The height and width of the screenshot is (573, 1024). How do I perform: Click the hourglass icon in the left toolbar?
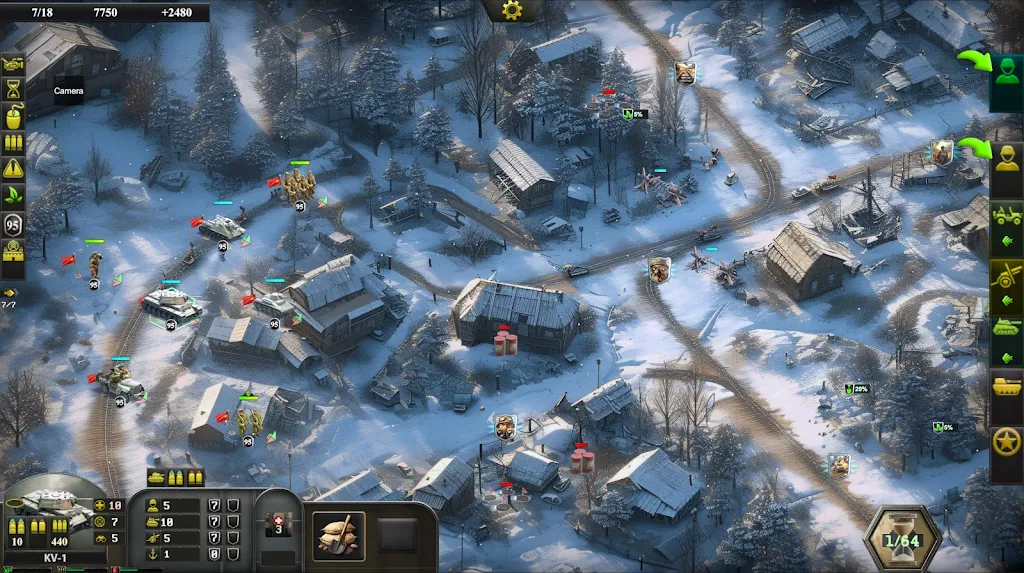(14, 89)
